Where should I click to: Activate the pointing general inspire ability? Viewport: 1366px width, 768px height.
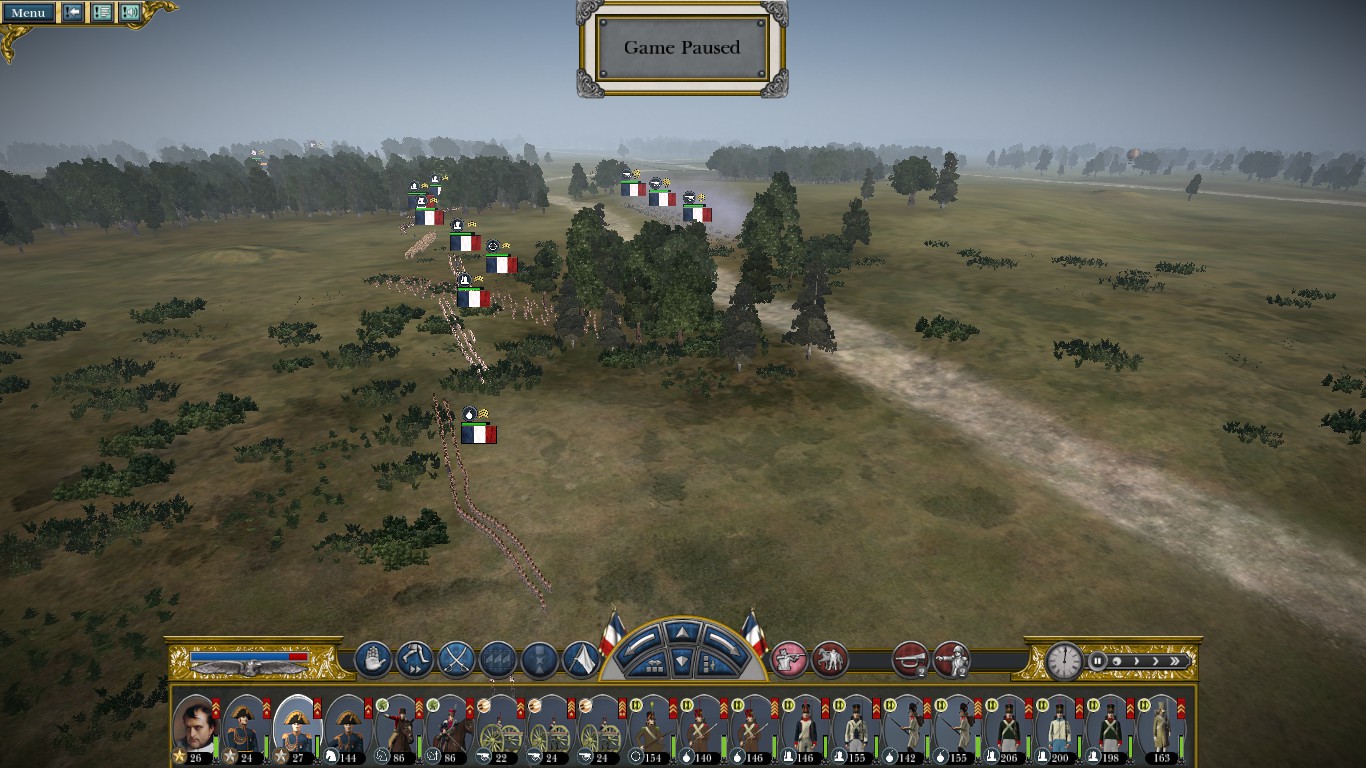click(x=951, y=660)
